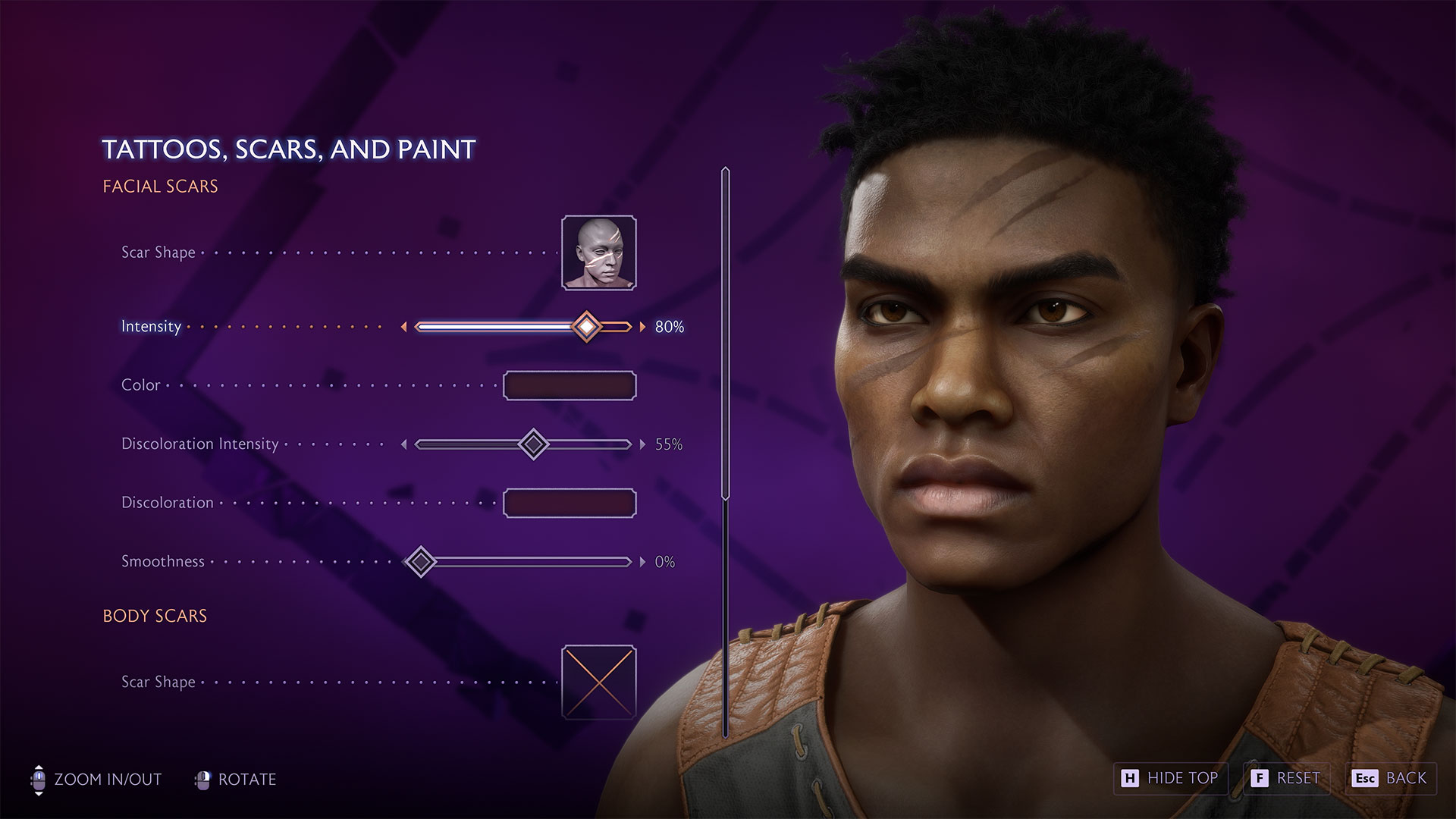Screen dimensions: 1456x819
Task: Click the scarred head preview thumbnail
Action: (x=599, y=253)
